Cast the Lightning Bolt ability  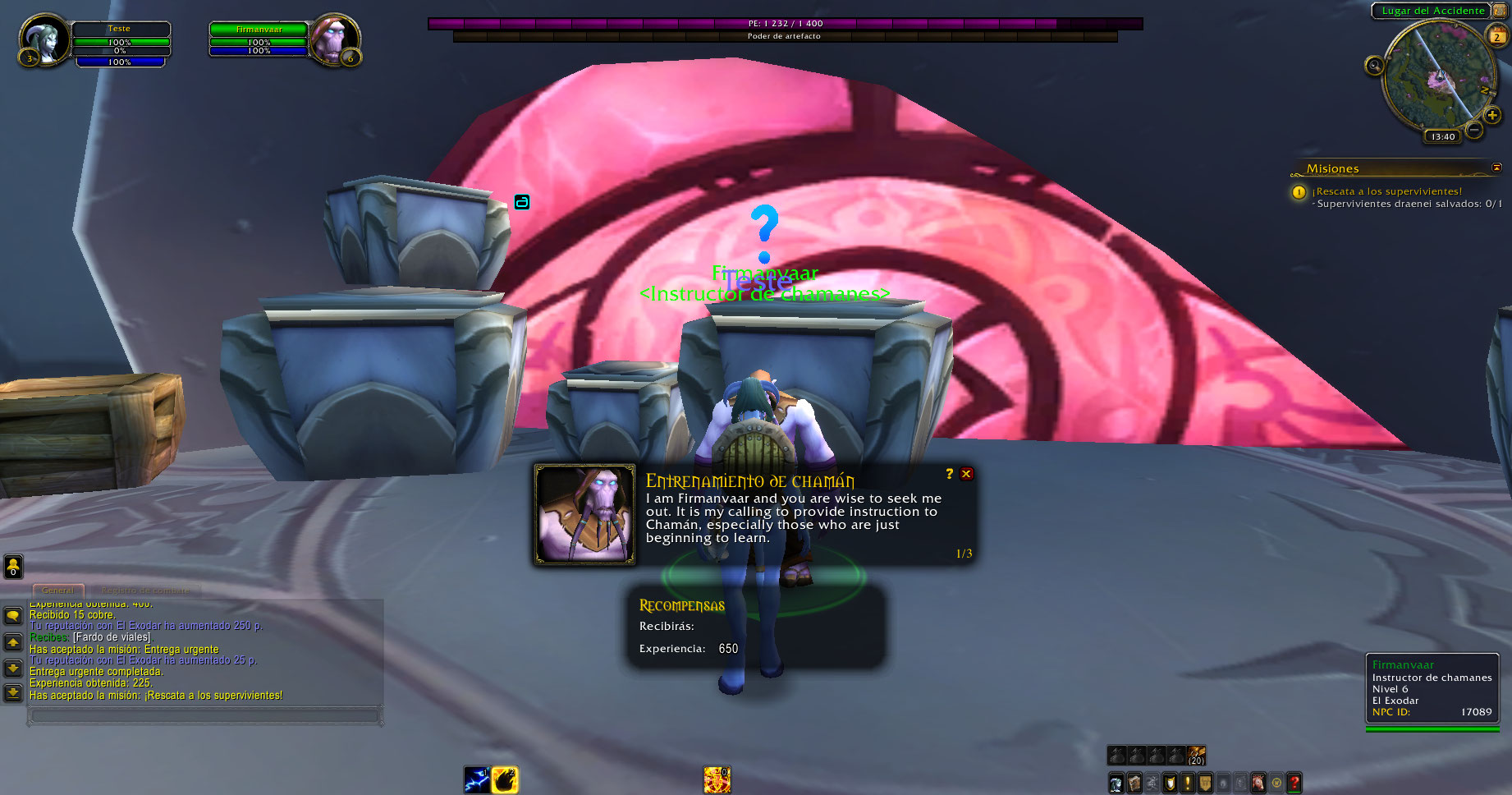coord(477,779)
